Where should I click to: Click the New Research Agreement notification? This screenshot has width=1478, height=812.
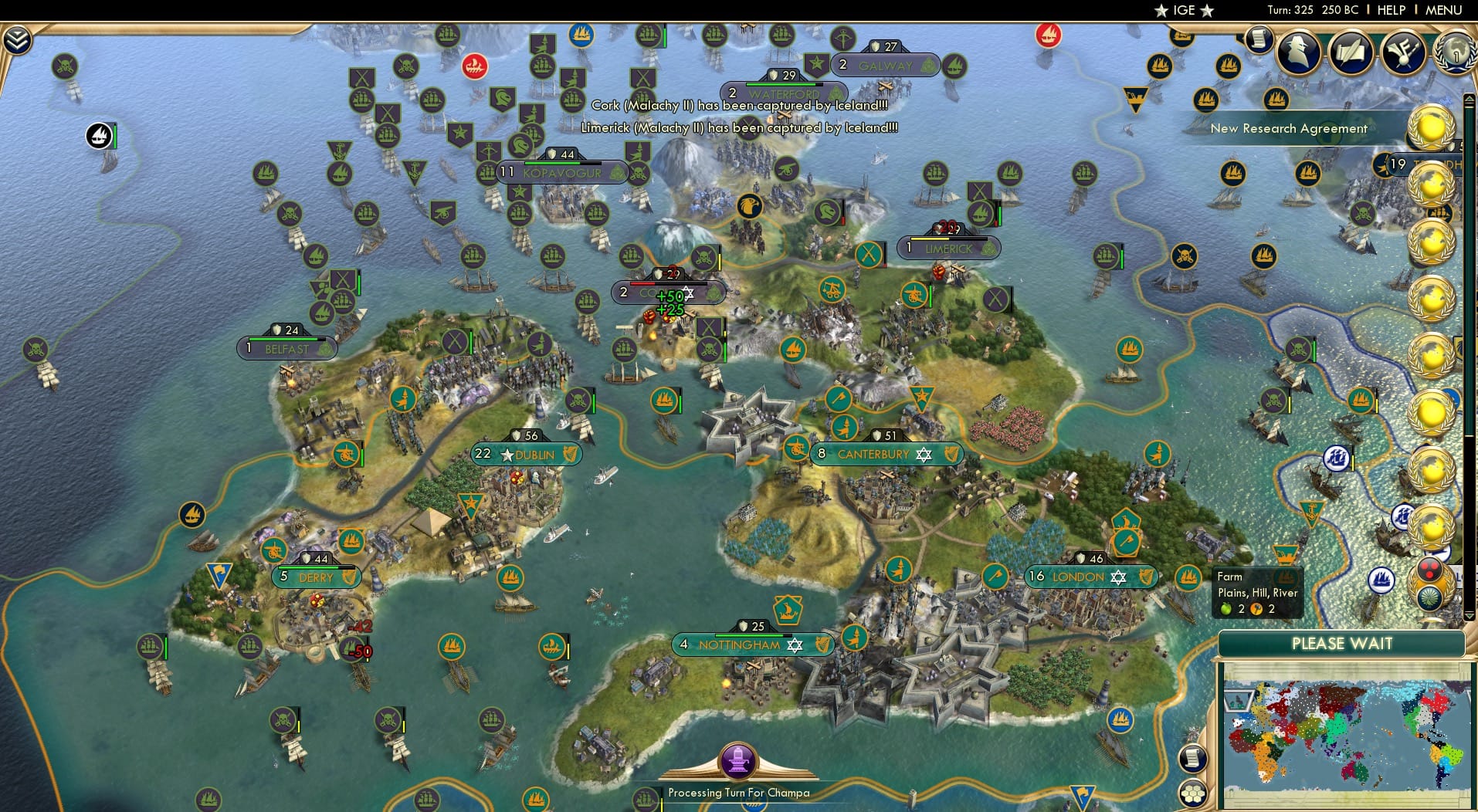[x=1290, y=129]
